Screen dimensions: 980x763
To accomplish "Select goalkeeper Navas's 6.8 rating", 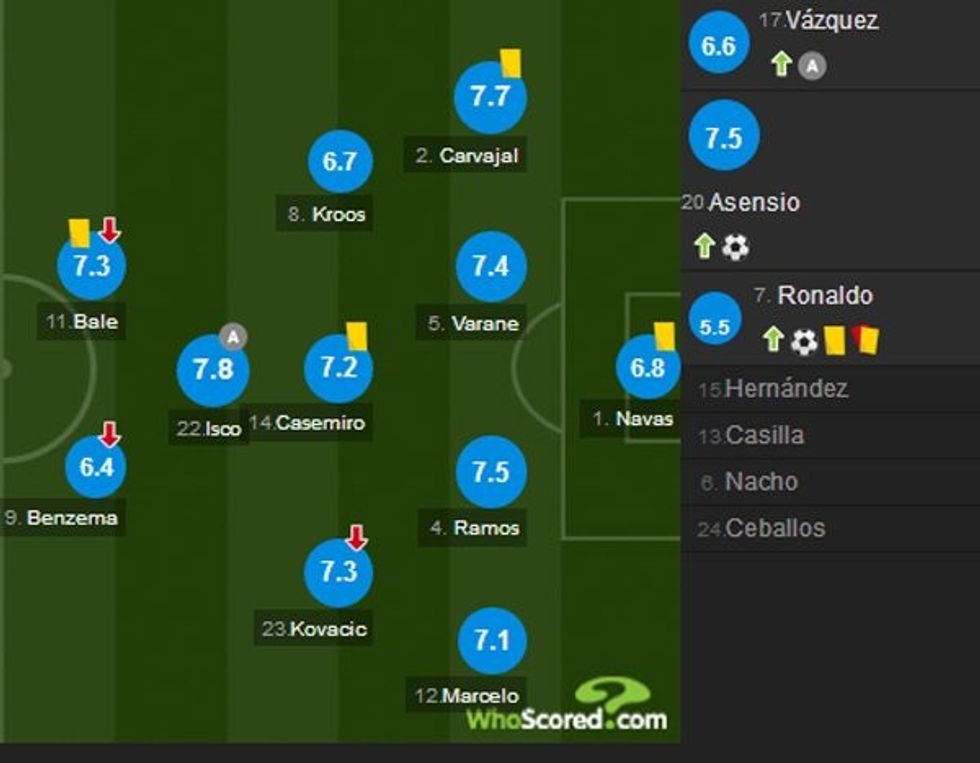I will click(x=647, y=368).
